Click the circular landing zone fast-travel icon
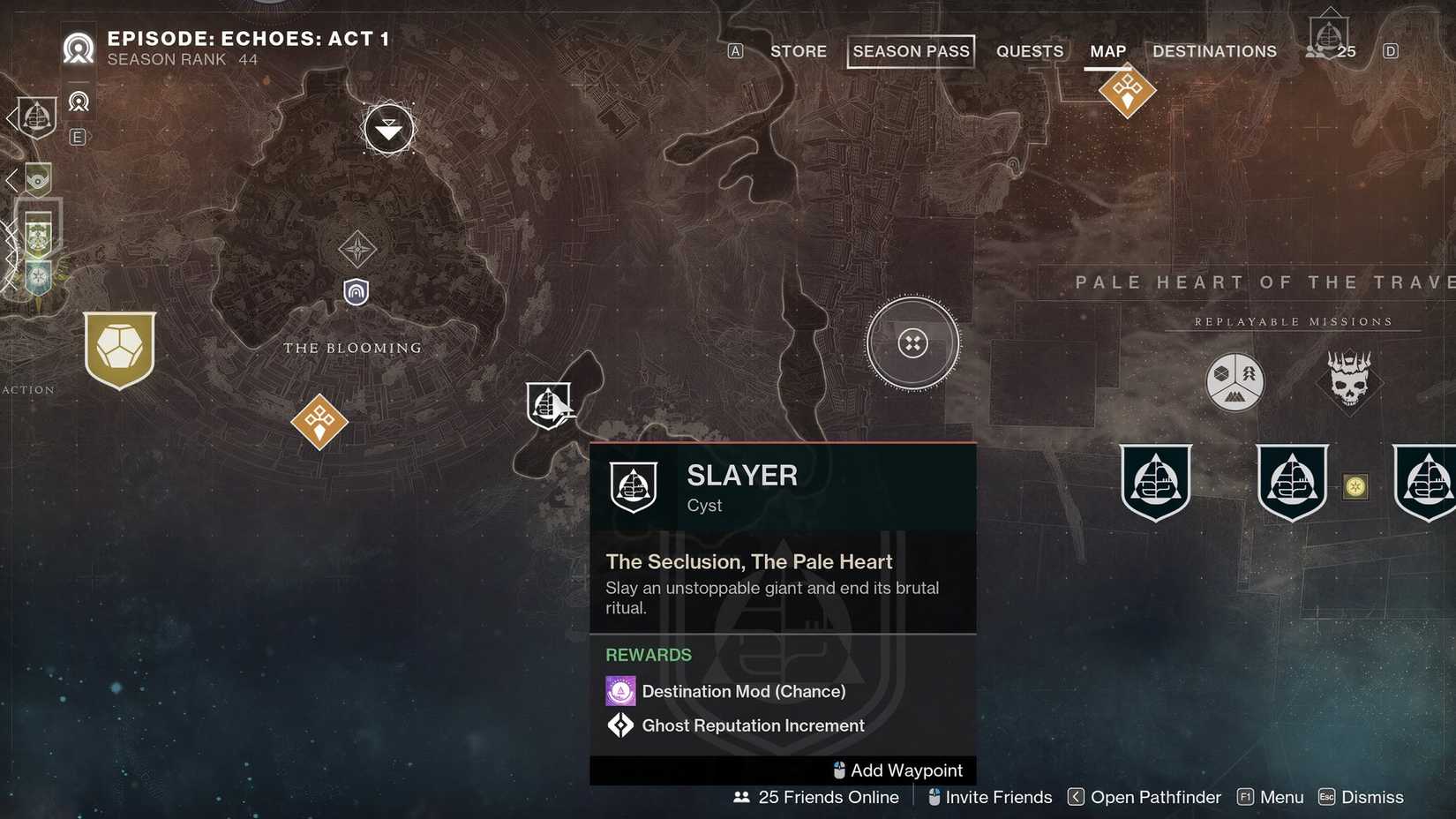1456x819 pixels. pyautogui.click(x=912, y=344)
